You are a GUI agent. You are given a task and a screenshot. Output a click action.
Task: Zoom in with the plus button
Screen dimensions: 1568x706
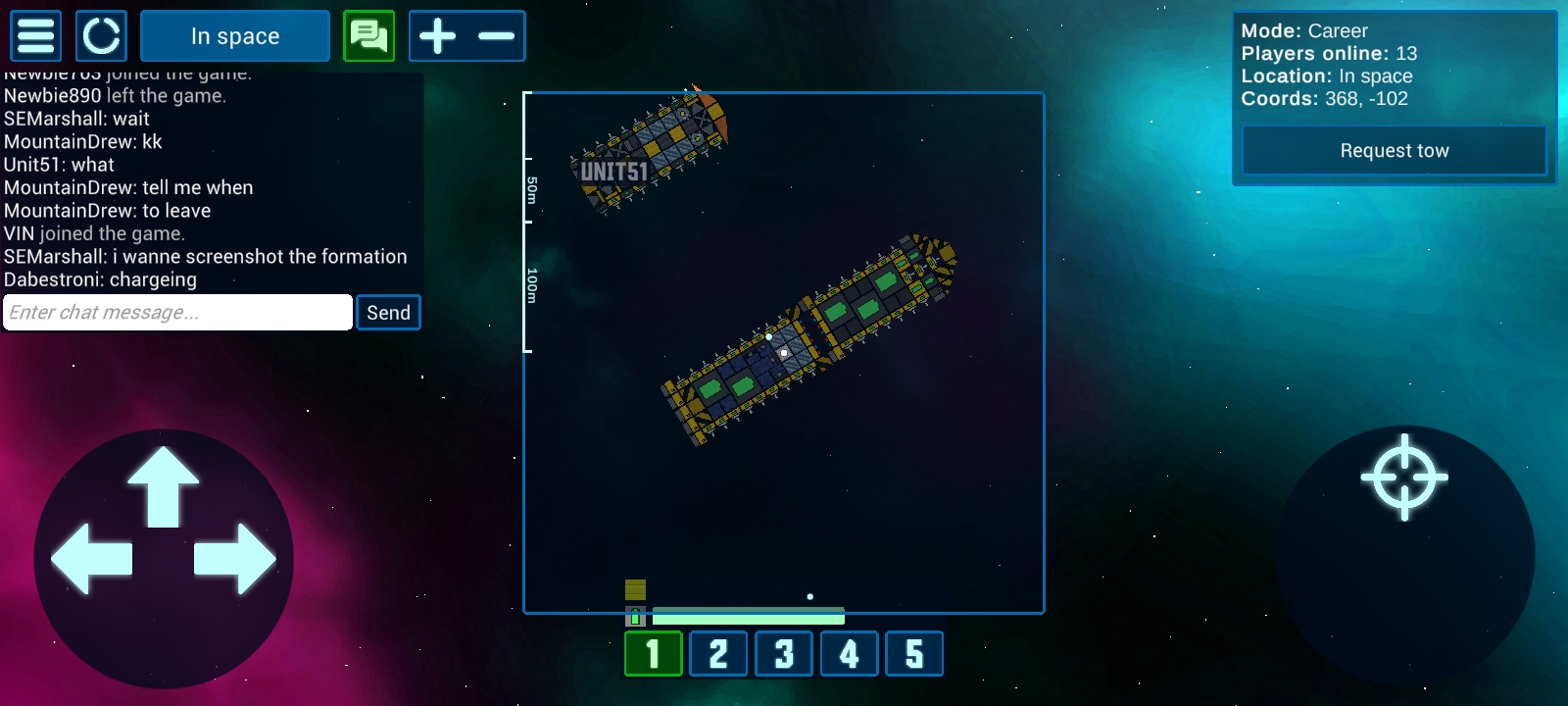(438, 36)
